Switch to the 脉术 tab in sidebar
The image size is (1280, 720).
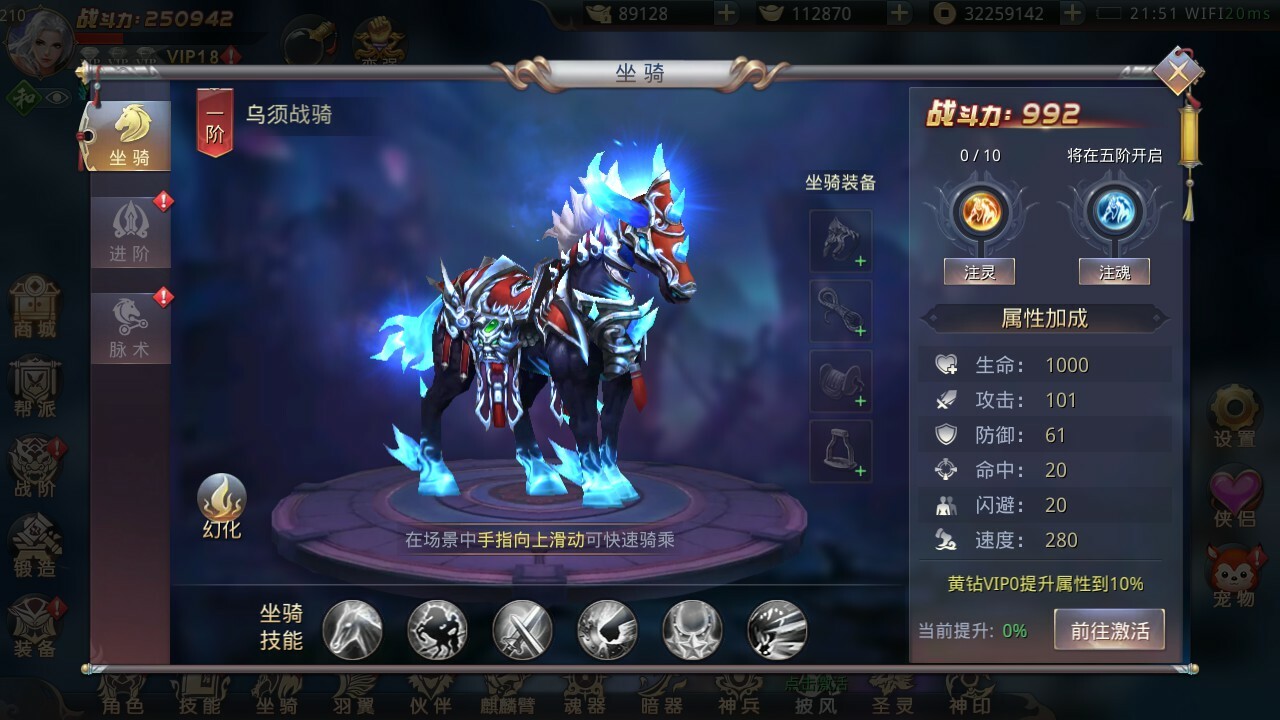128,322
